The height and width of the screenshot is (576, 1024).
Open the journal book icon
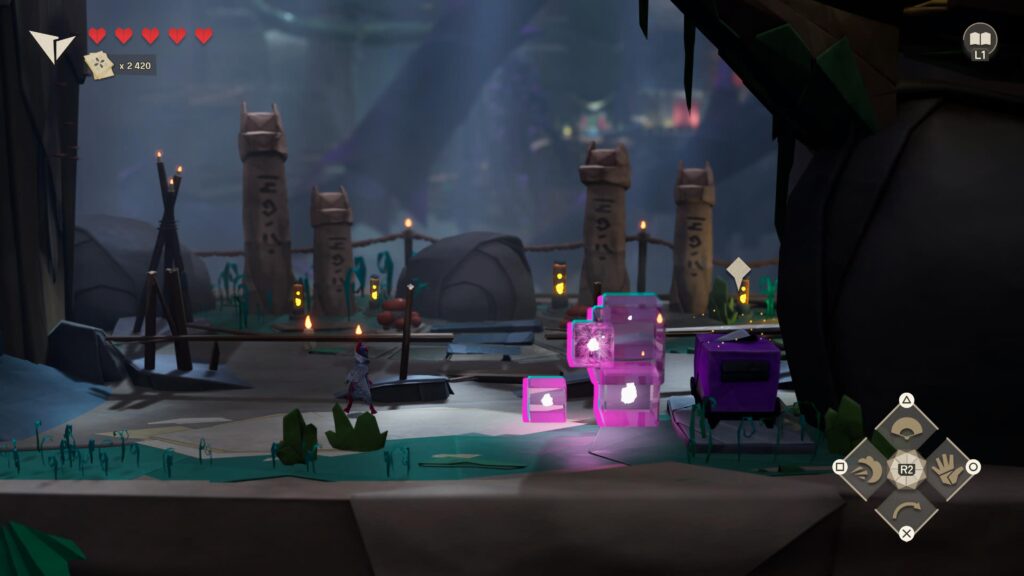(x=980, y=39)
